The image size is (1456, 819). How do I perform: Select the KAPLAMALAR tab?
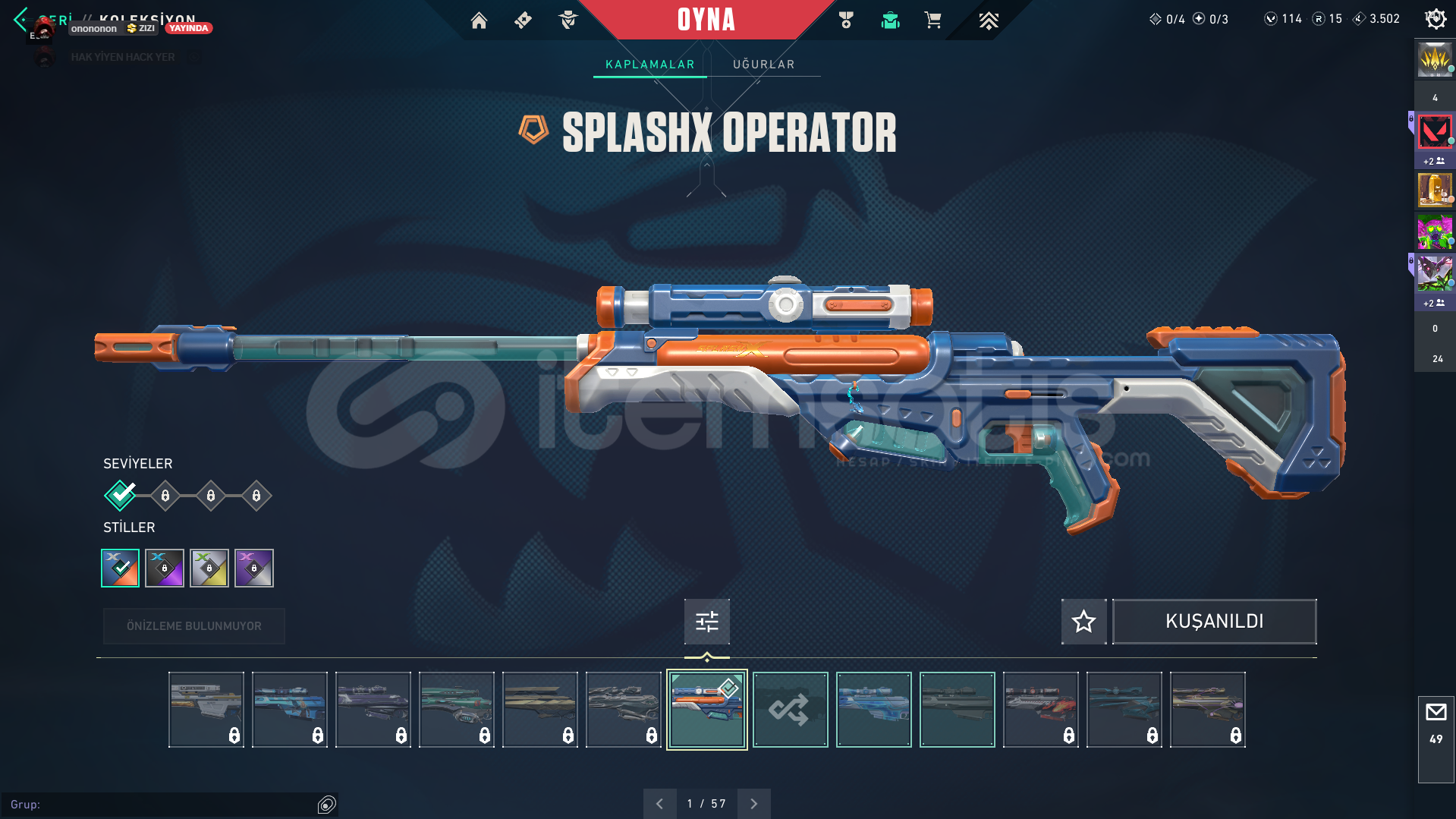pos(649,65)
